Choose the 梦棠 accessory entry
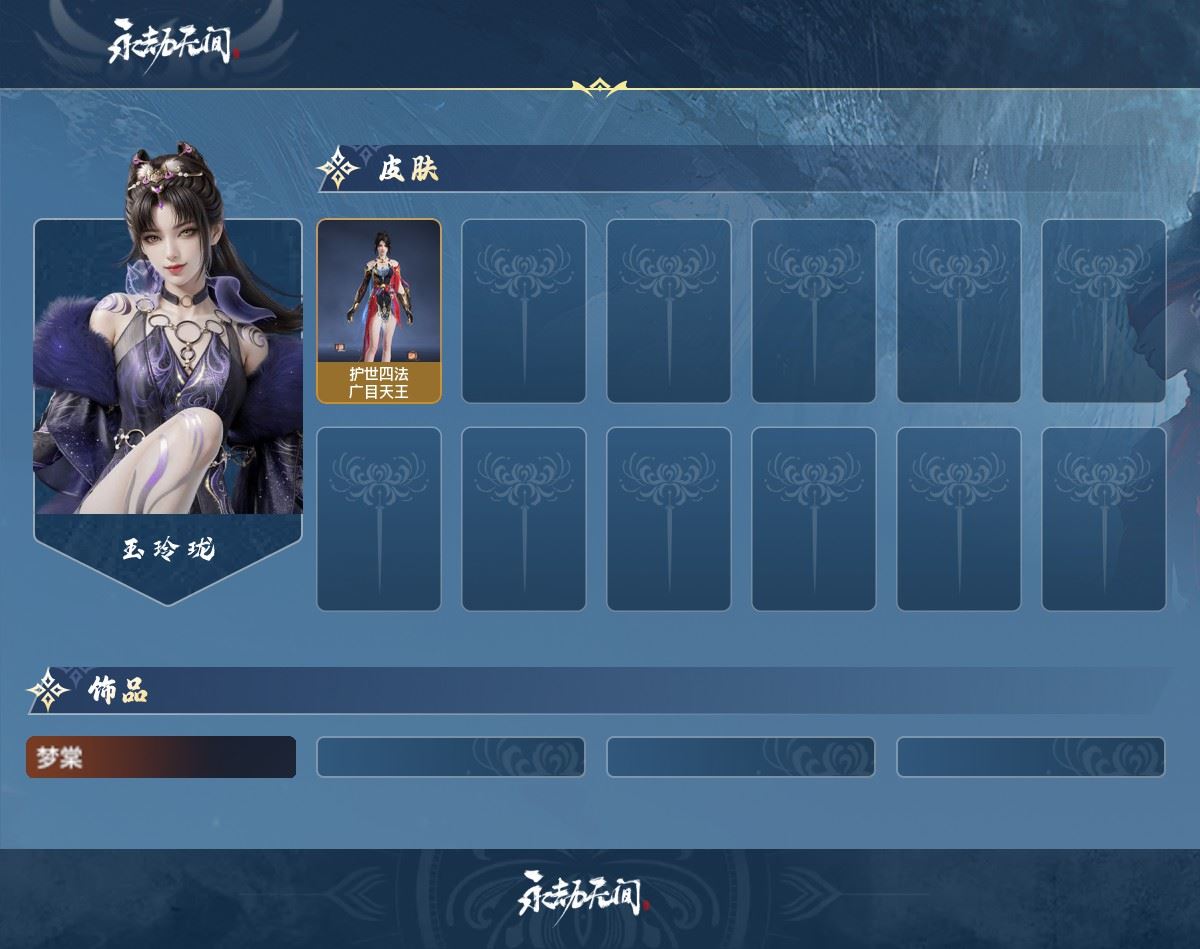This screenshot has width=1200, height=949. [x=161, y=757]
